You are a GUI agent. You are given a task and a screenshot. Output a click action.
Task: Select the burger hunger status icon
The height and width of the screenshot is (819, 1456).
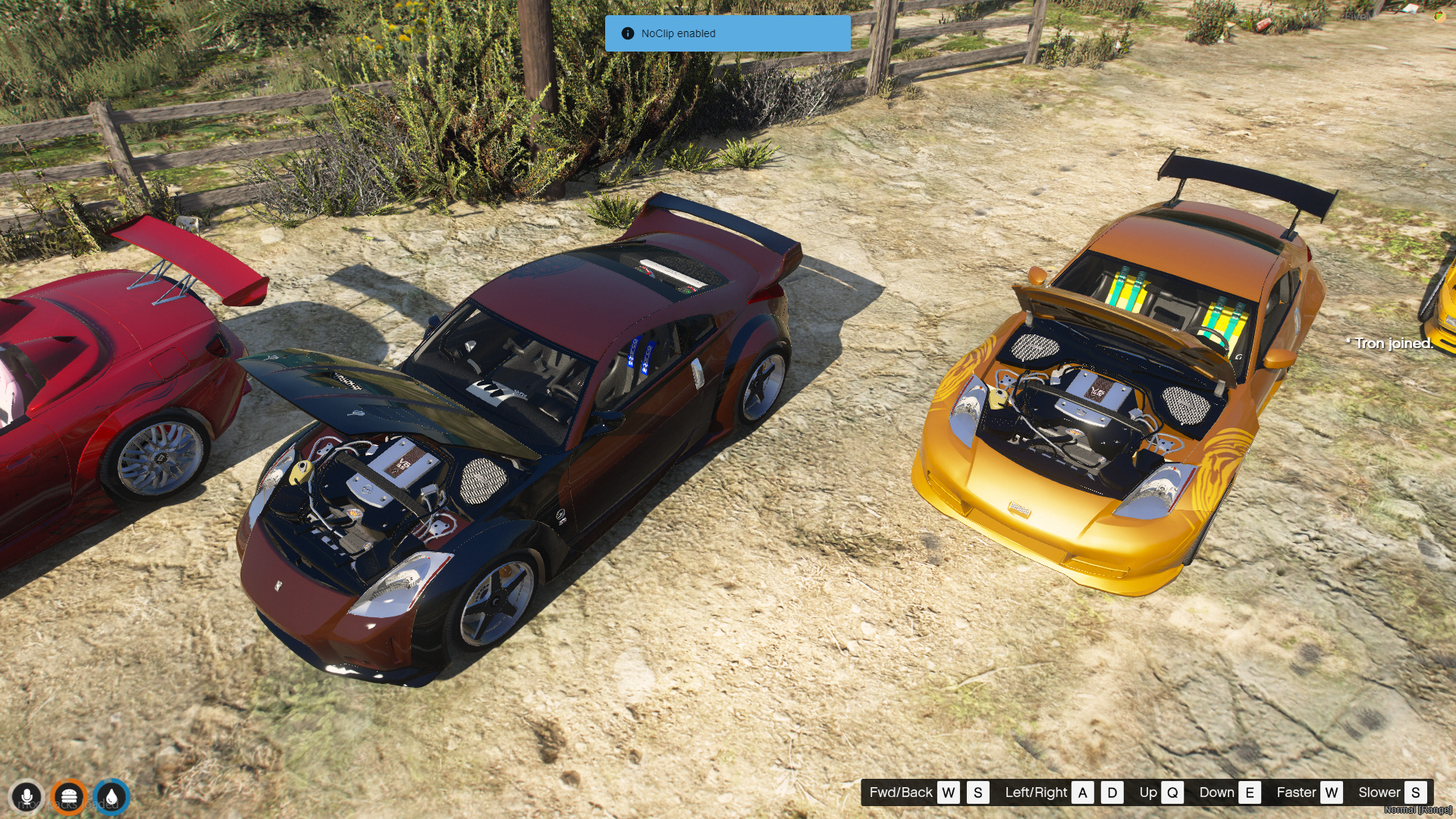click(x=69, y=798)
